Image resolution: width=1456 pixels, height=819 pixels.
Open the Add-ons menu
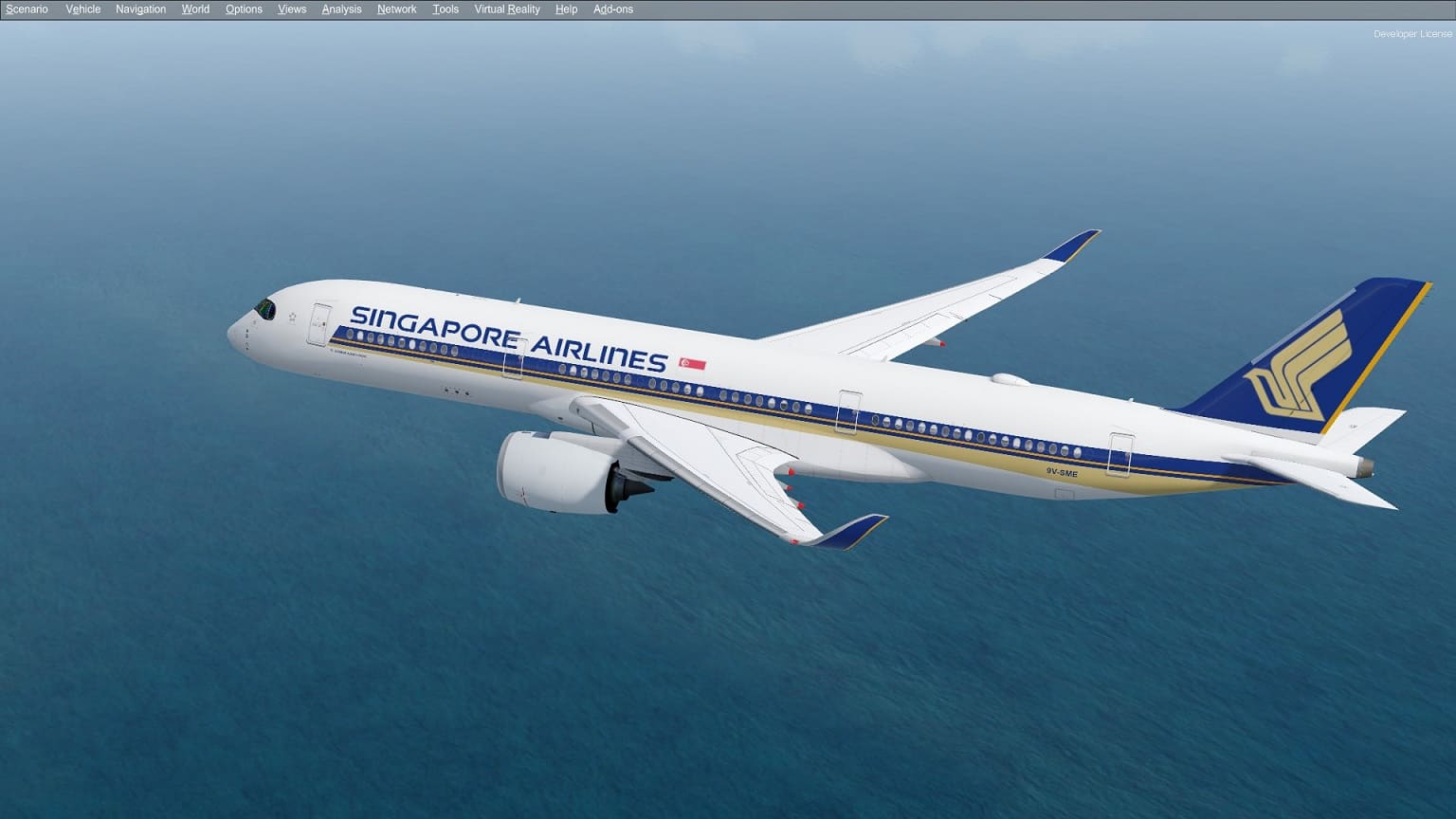tap(612, 9)
